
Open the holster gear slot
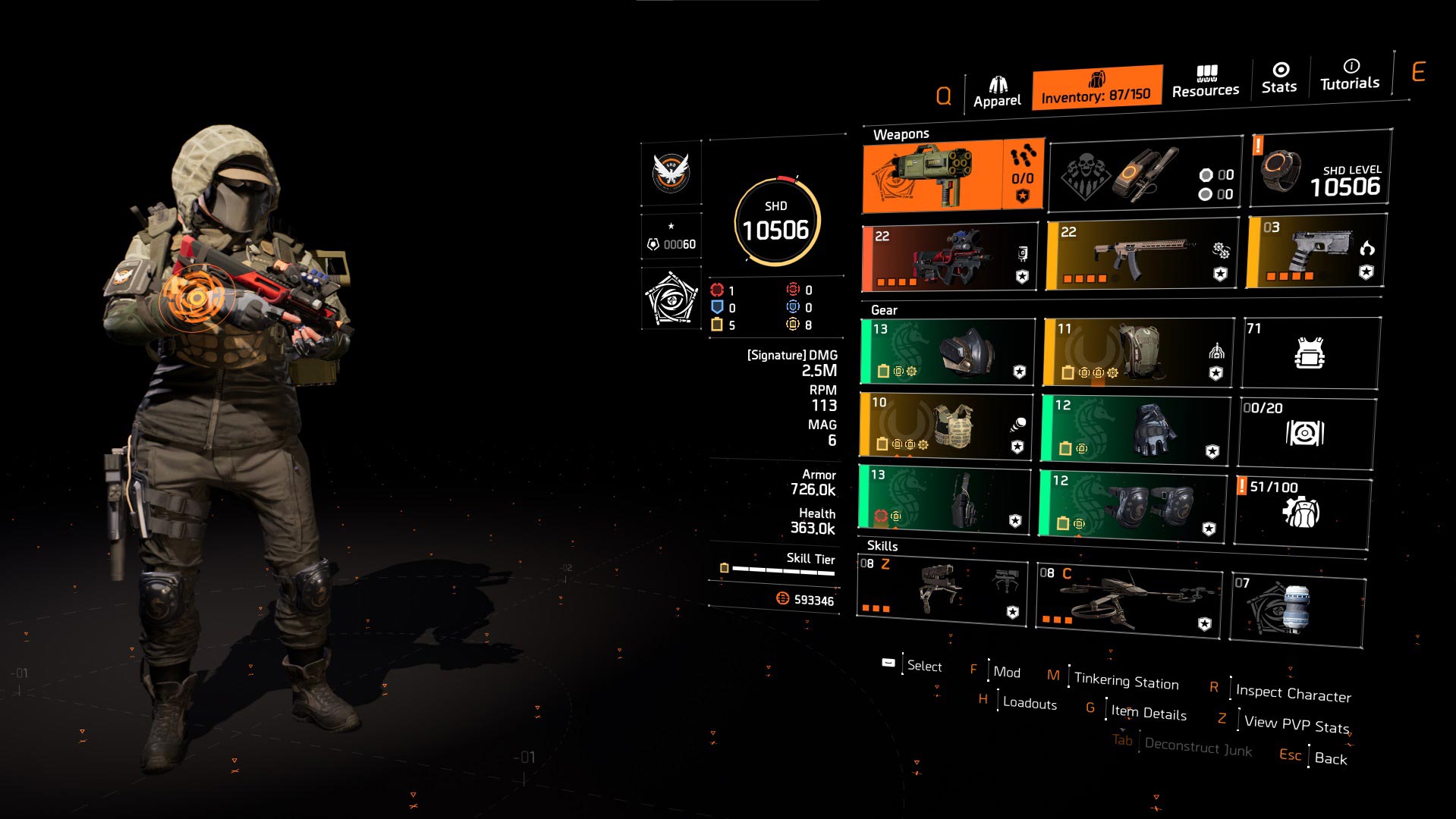[x=945, y=497]
